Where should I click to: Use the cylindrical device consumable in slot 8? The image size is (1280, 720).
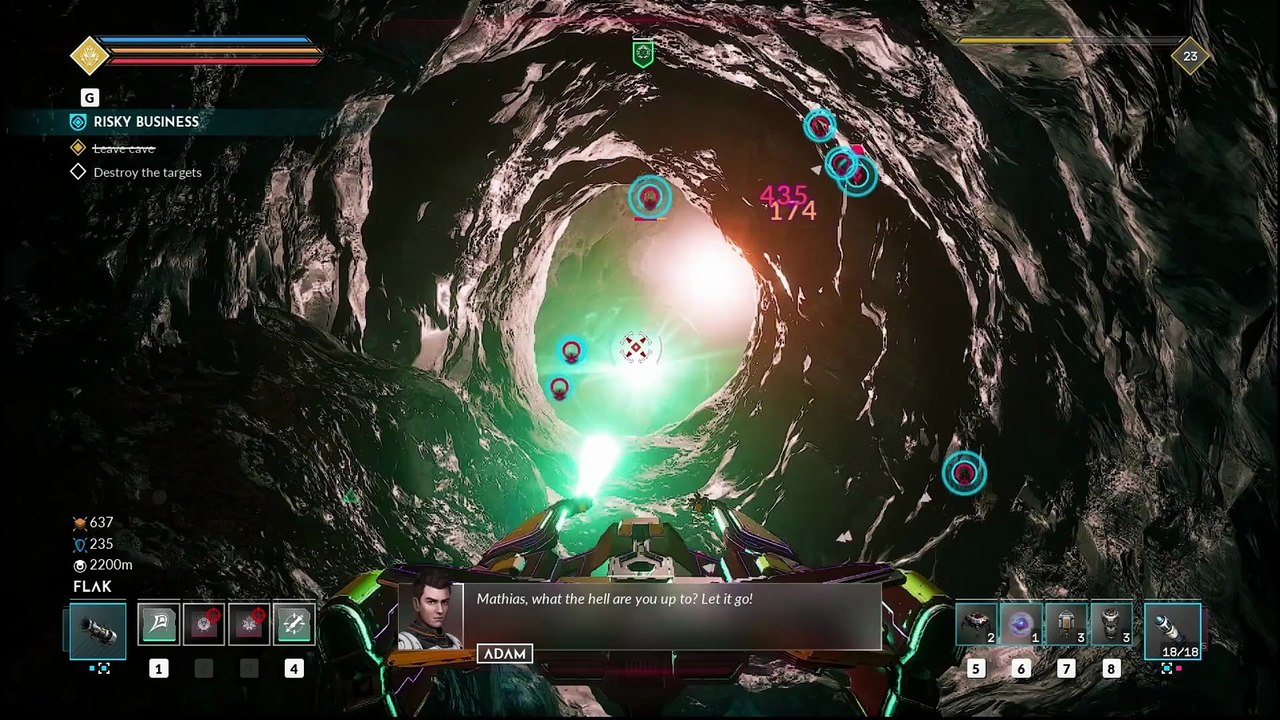1111,624
